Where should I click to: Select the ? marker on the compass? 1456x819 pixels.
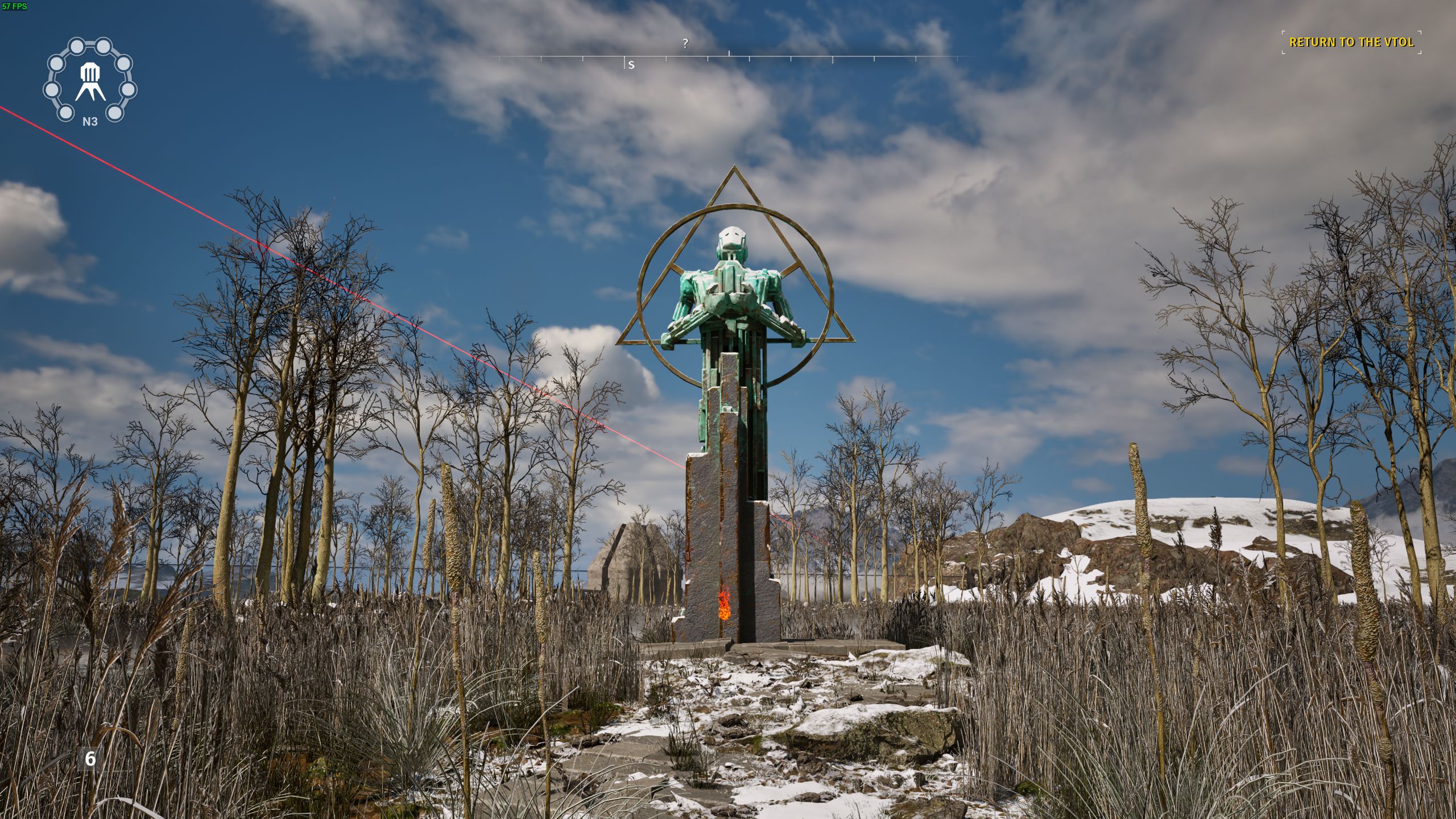[685, 43]
